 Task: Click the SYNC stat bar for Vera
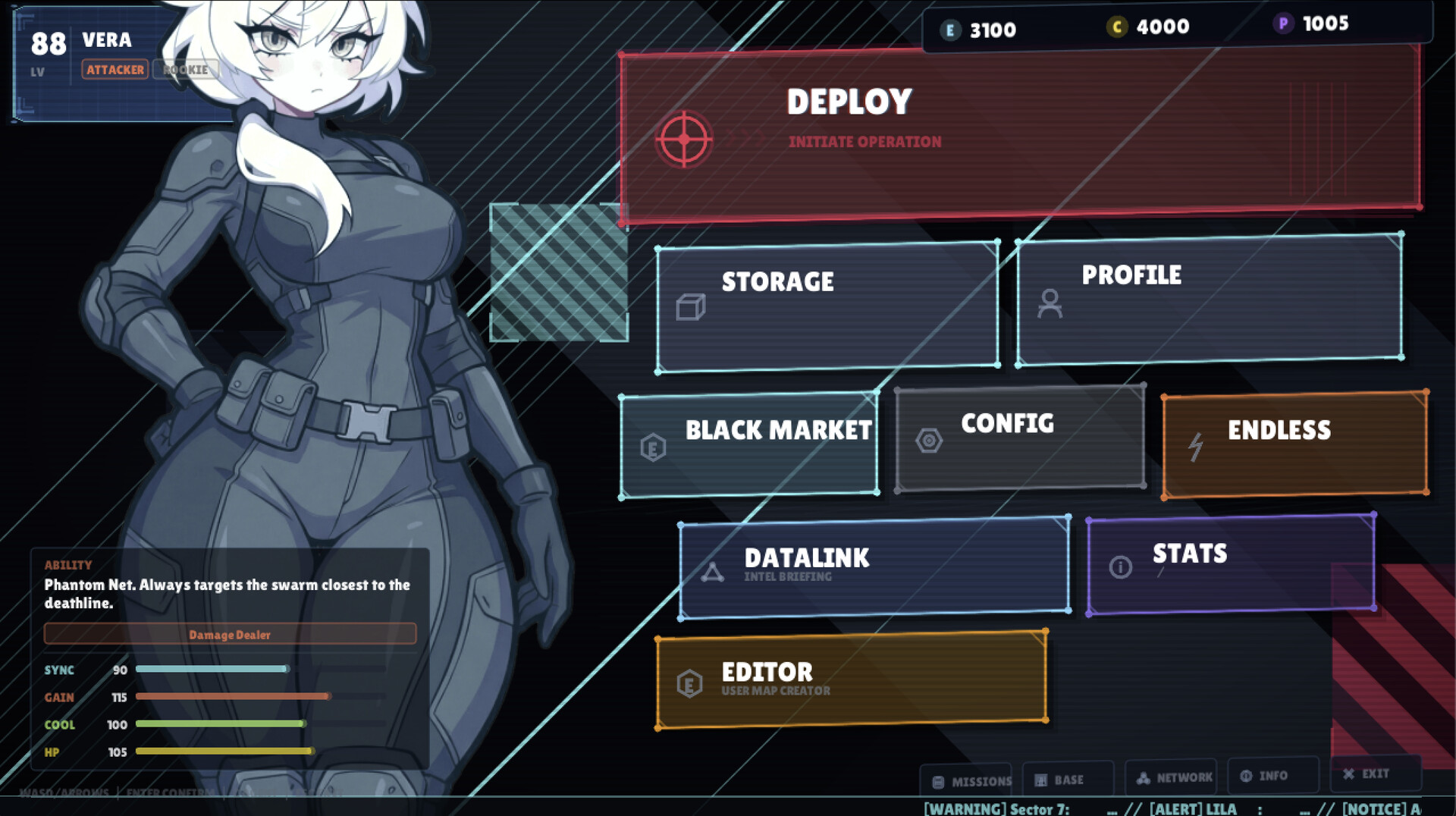click(x=211, y=670)
